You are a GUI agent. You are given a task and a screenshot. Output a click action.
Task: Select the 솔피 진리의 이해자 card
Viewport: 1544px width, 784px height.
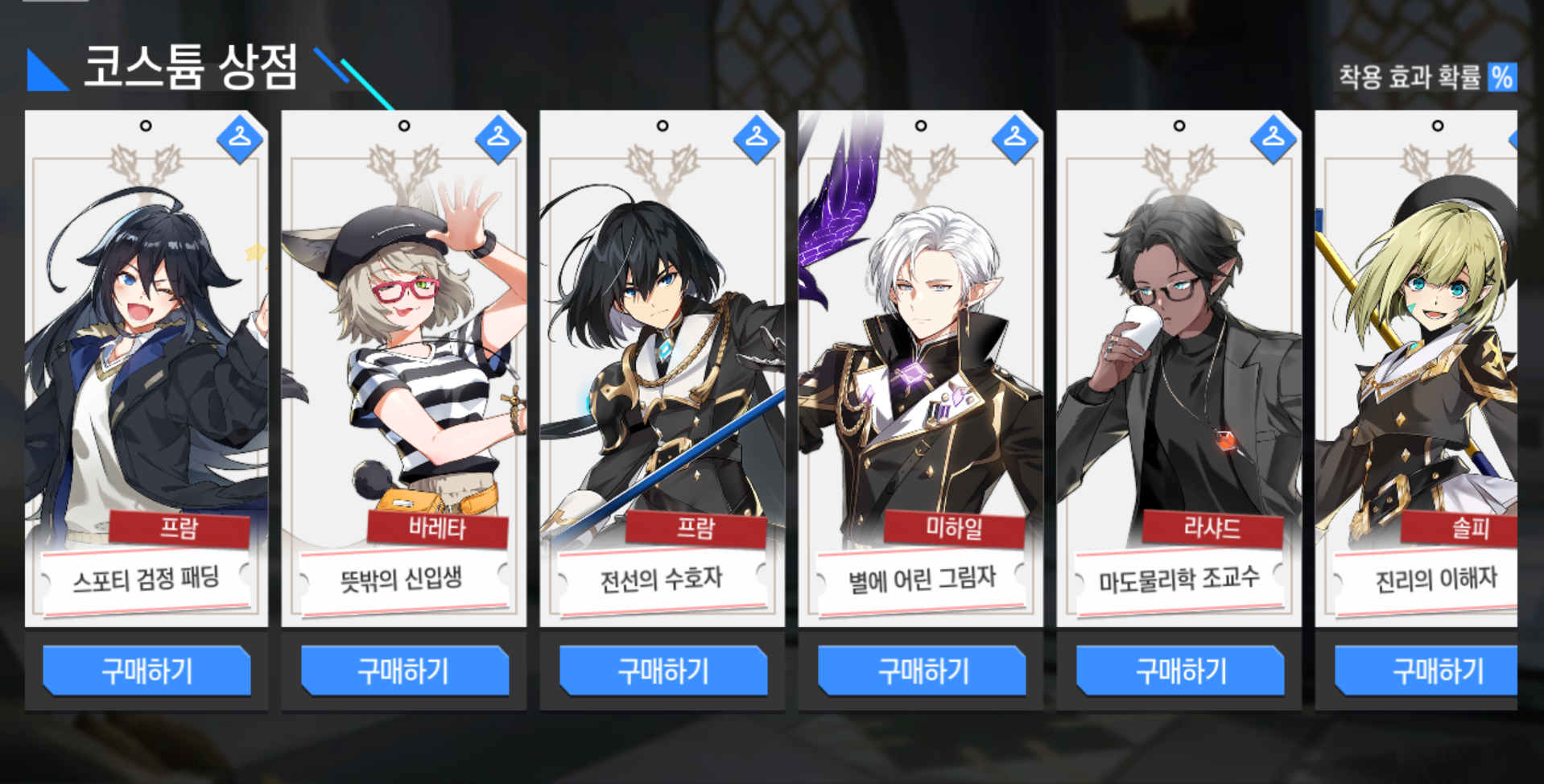[1417, 362]
